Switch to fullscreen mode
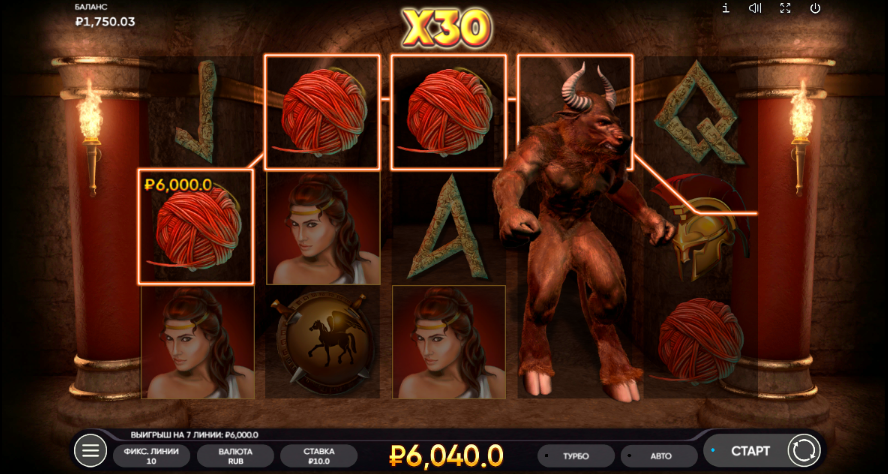This screenshot has height=474, width=888. point(785,8)
